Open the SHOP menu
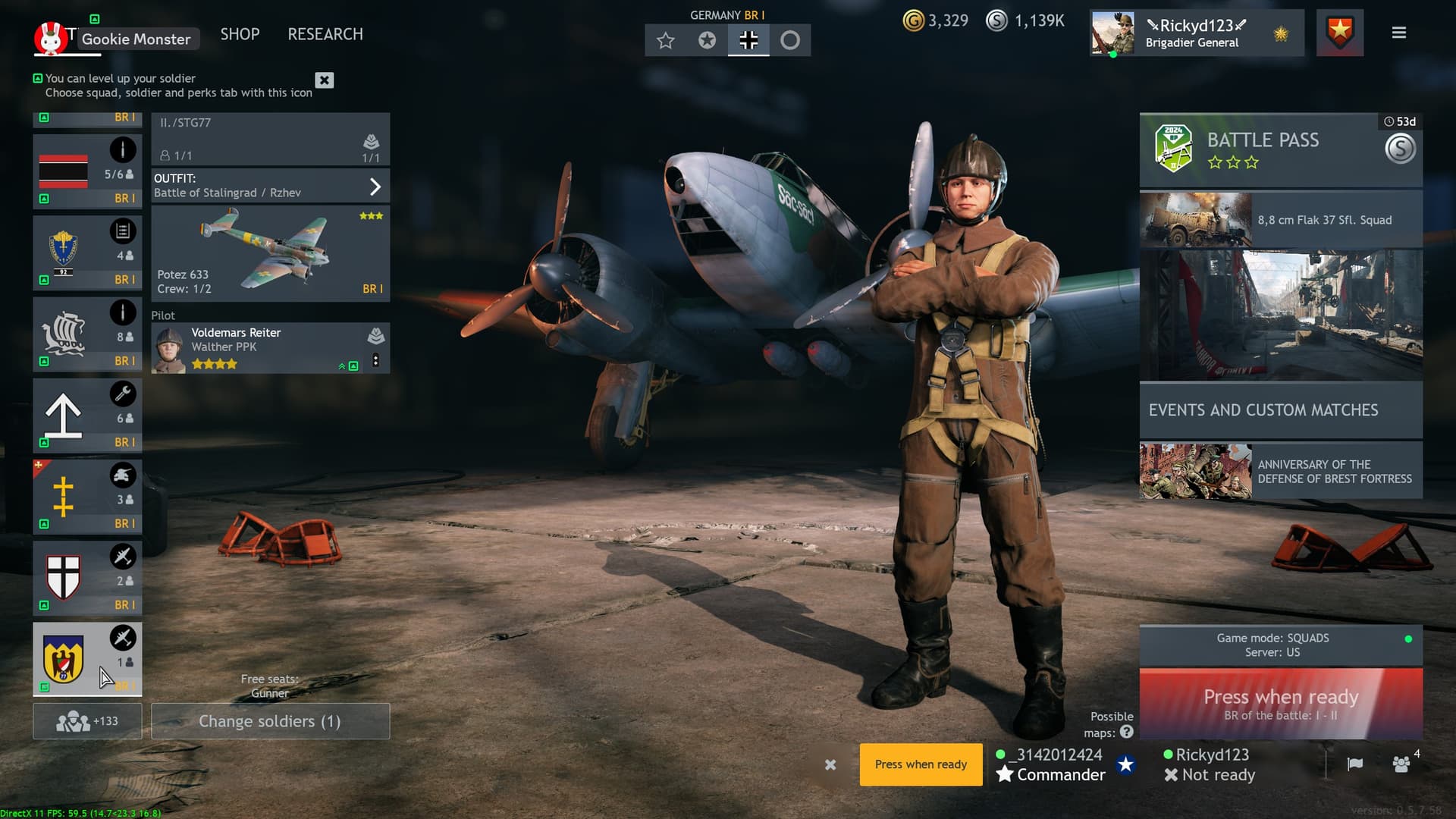 [240, 34]
